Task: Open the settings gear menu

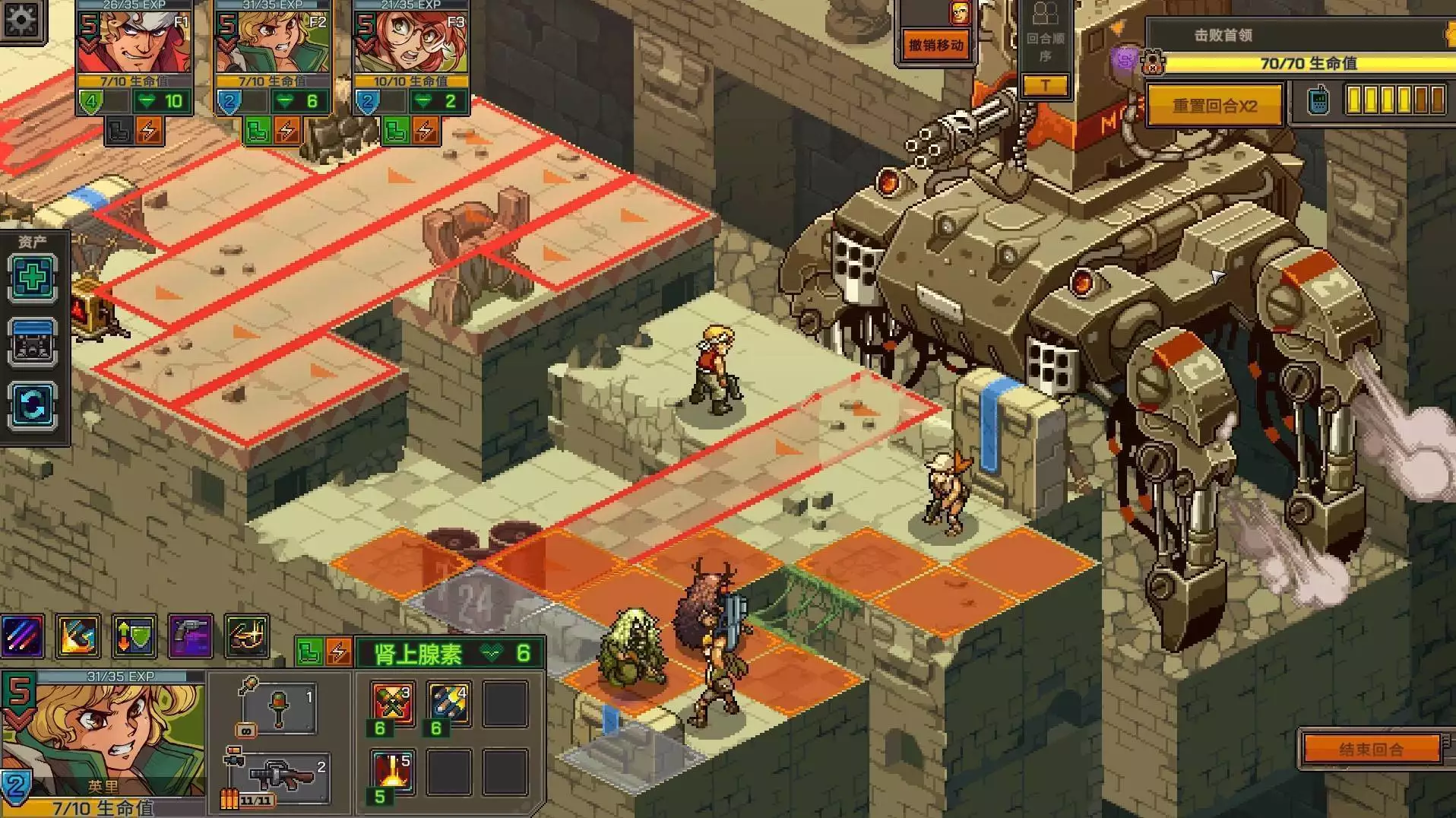Action: [x=21, y=19]
